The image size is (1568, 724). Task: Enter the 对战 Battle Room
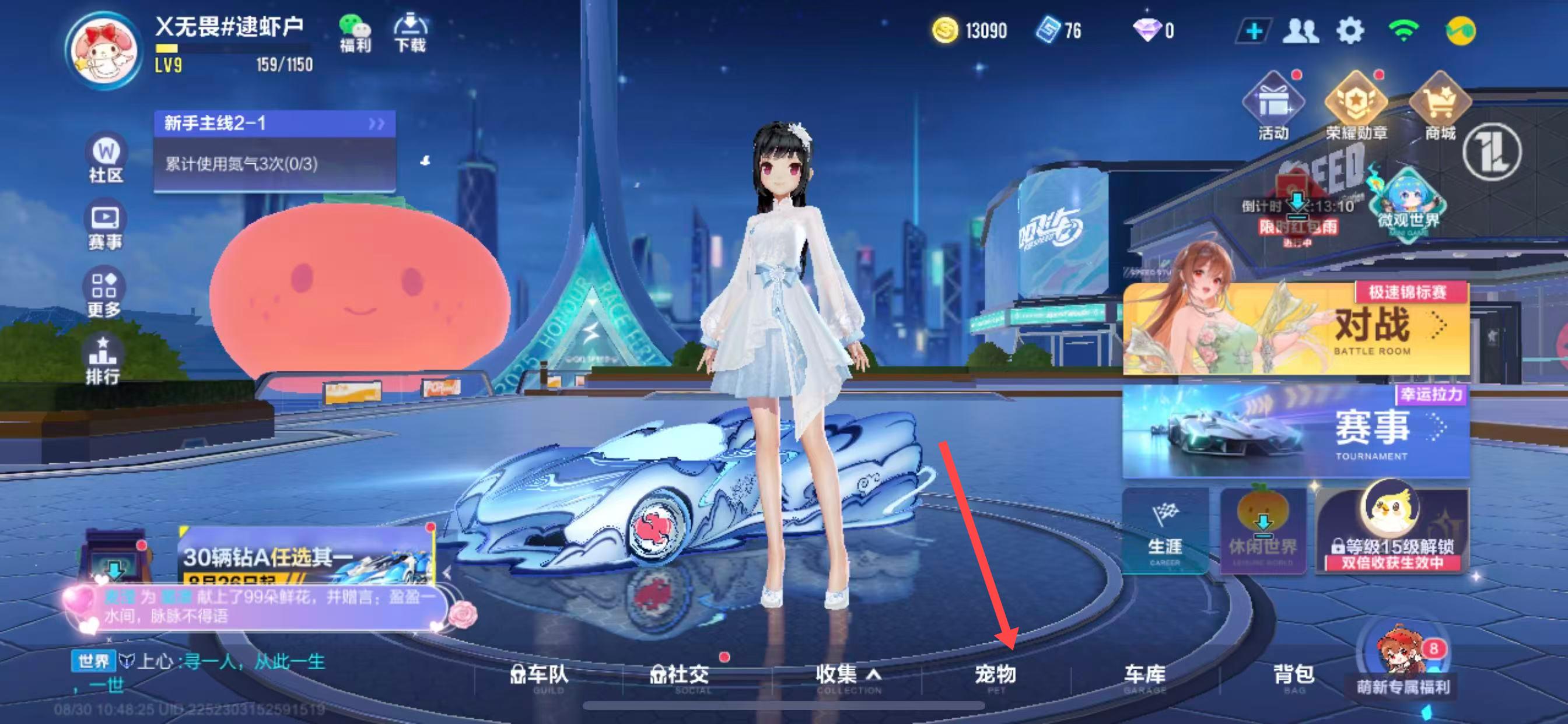[1297, 329]
